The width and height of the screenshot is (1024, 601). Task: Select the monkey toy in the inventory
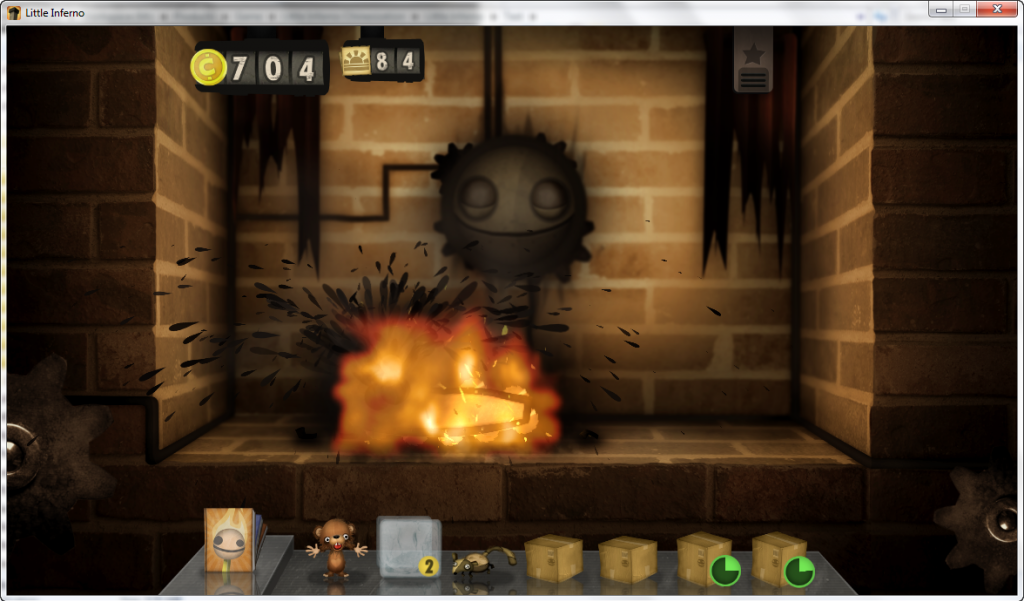click(333, 549)
